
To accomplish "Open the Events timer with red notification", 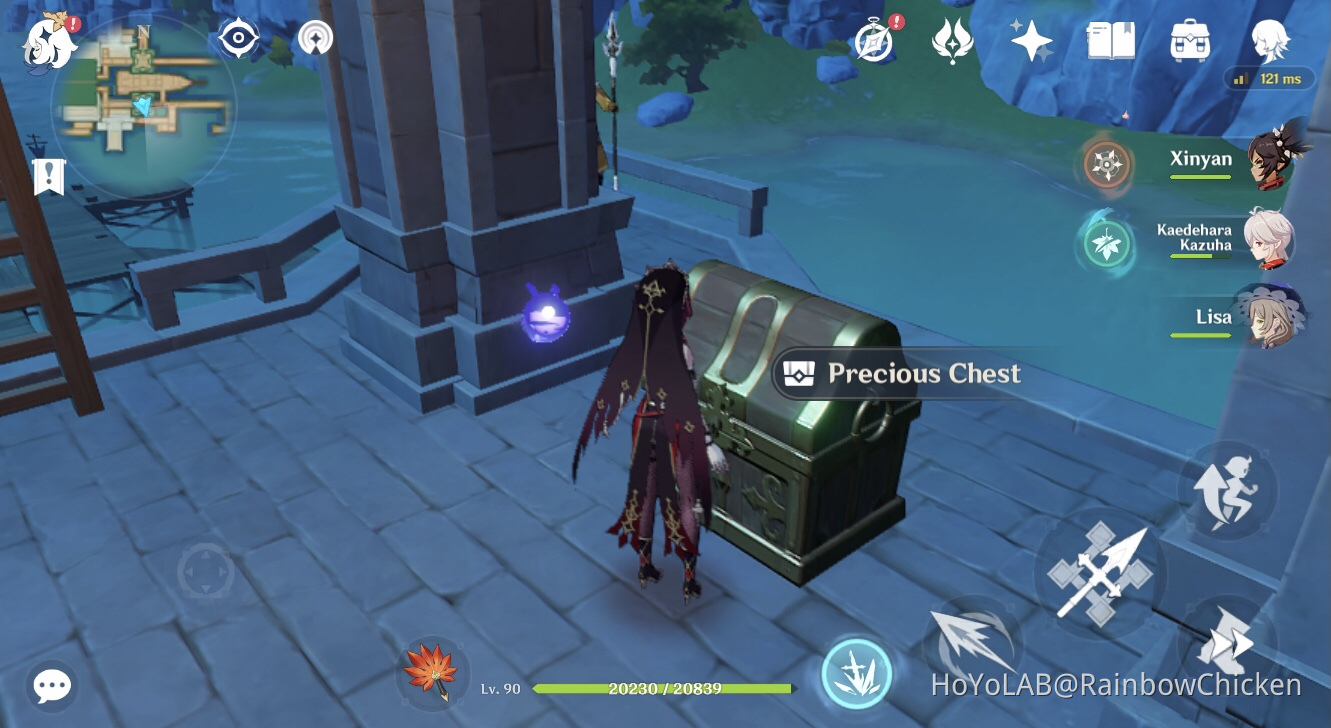I will coord(874,40).
